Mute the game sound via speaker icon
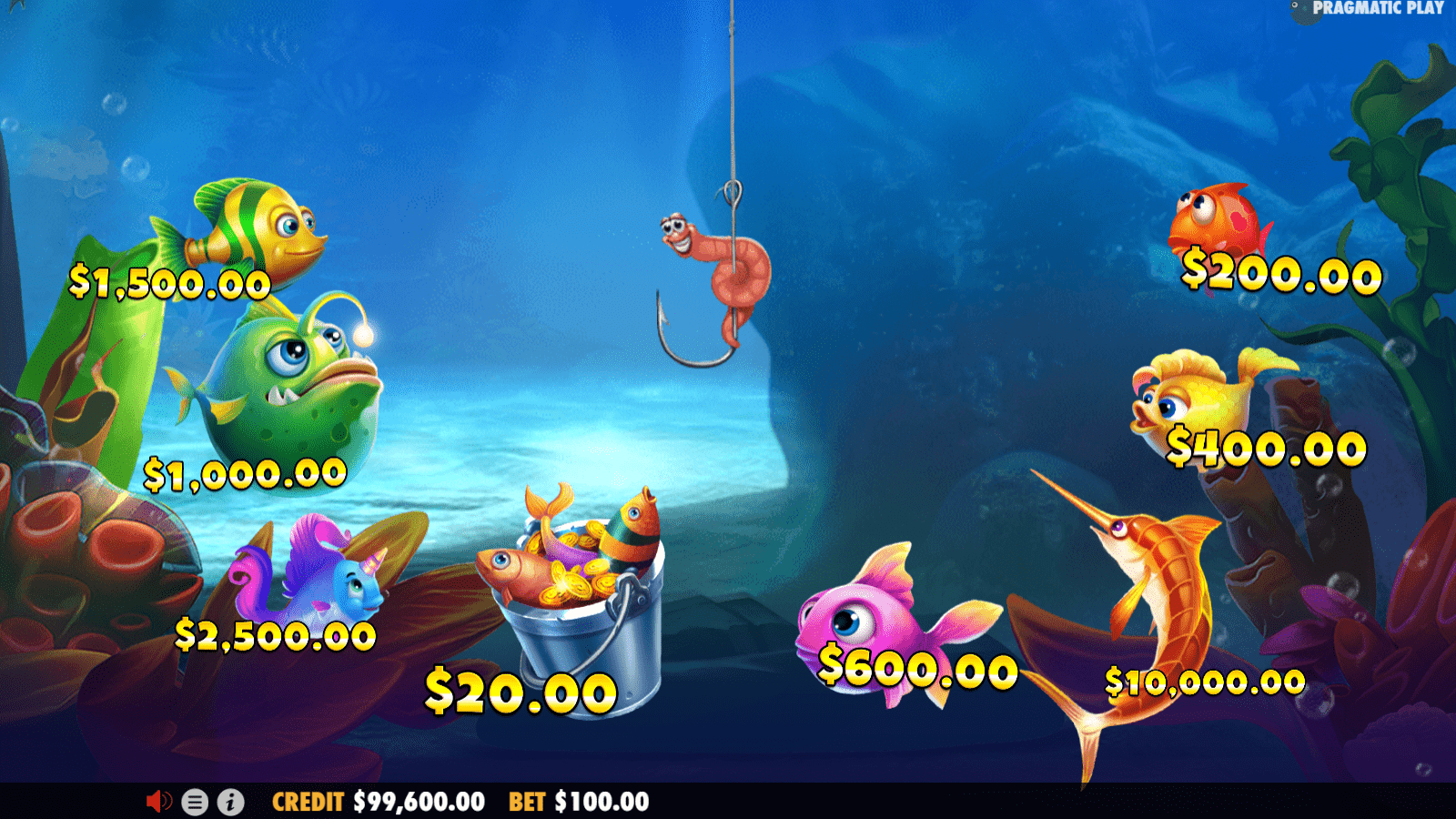Viewport: 1456px width, 819px height. click(x=160, y=803)
